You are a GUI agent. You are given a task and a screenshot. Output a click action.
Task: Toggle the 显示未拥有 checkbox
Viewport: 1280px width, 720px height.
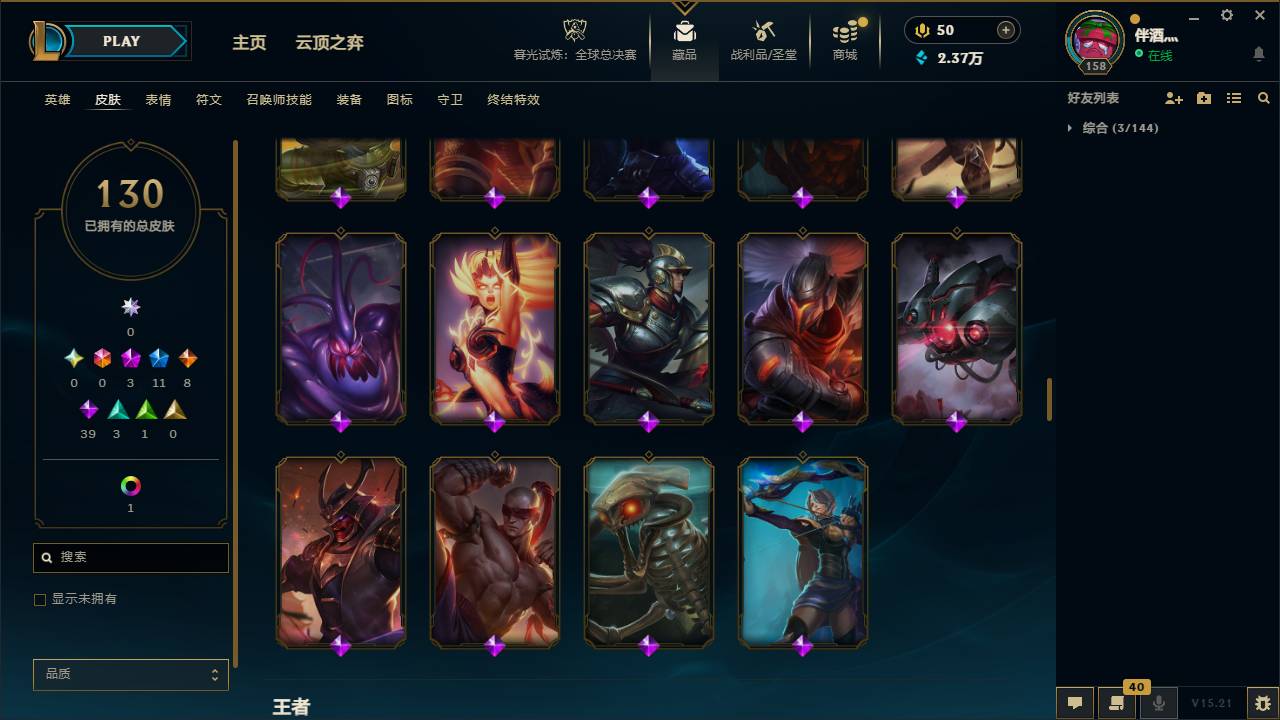tap(40, 599)
